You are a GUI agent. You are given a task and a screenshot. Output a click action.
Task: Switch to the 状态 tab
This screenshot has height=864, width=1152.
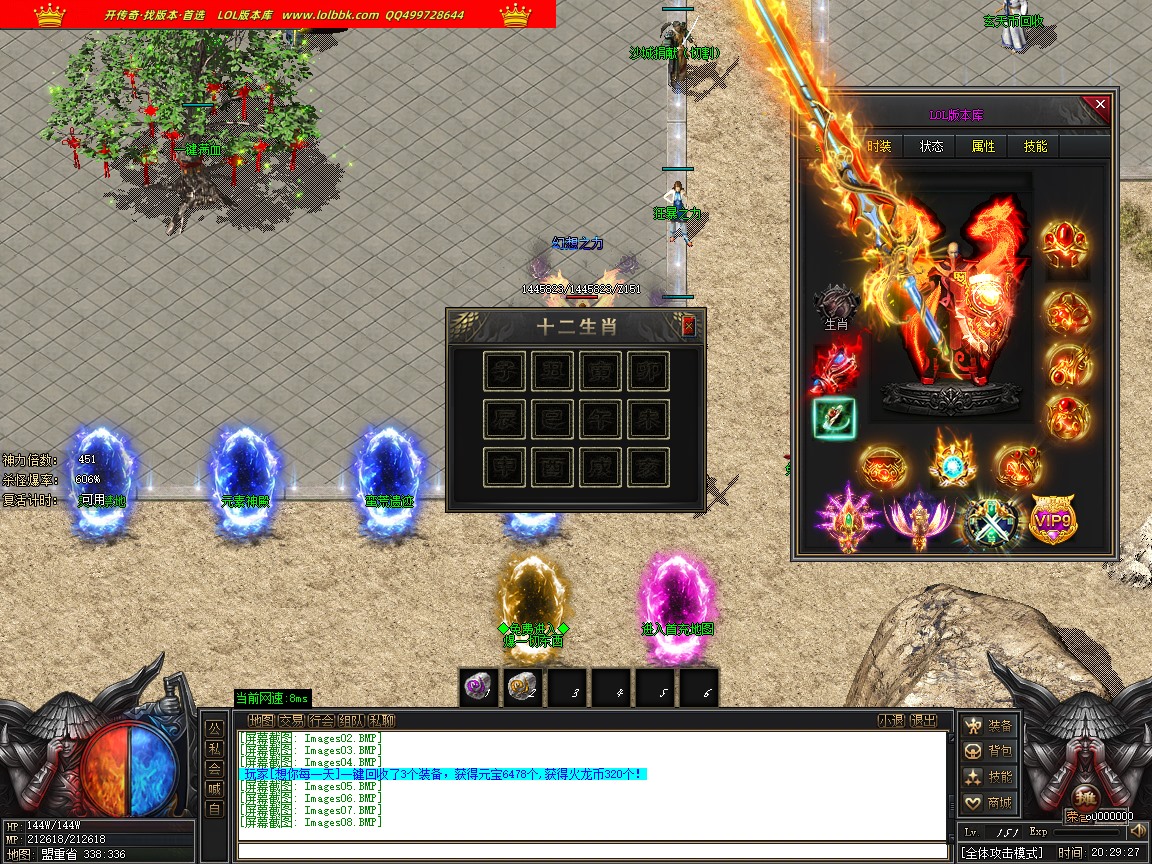coord(931,146)
